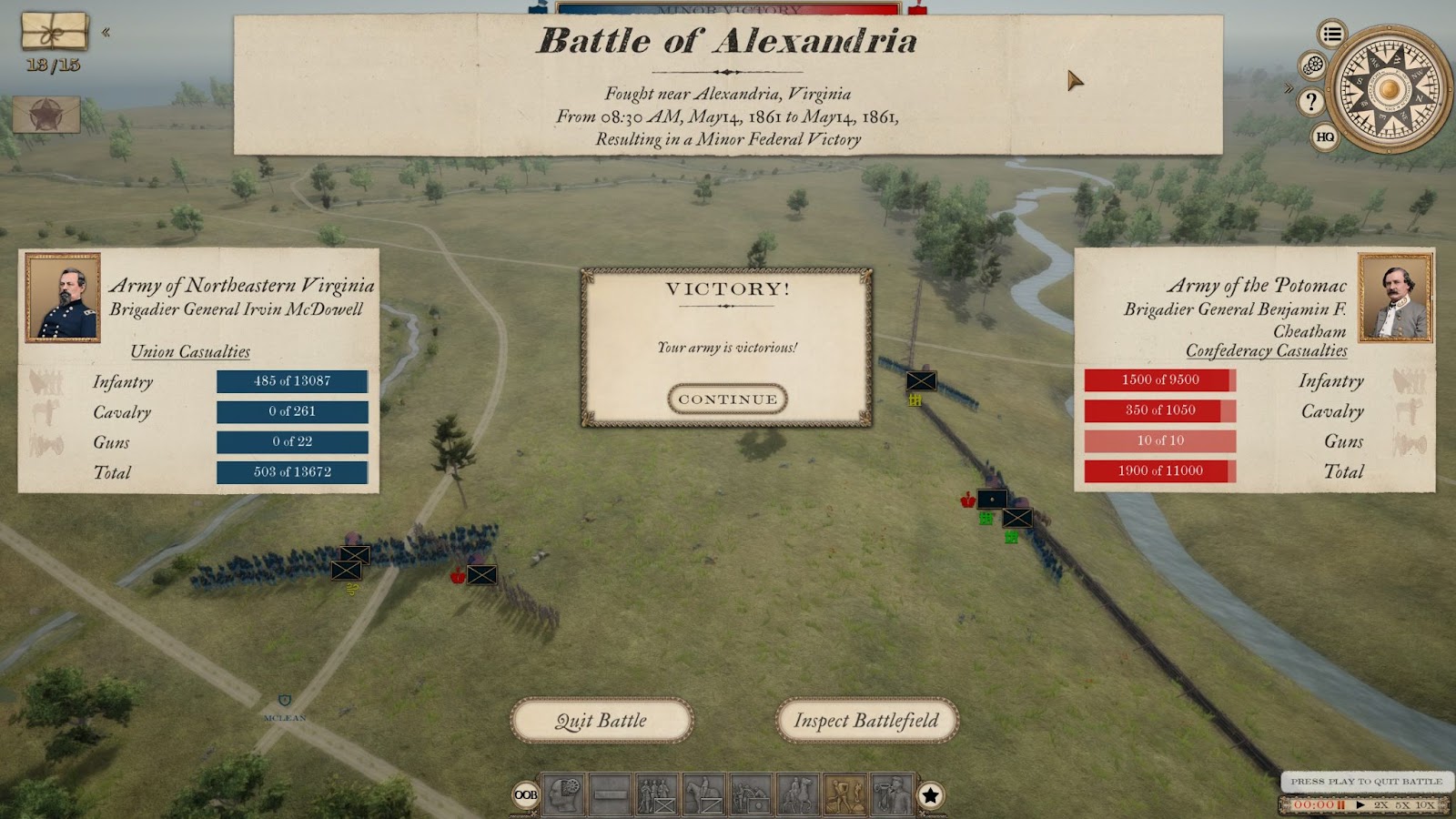Jump to headquarters with the HQ button
This screenshot has height=819, width=1456.
pyautogui.click(x=1325, y=136)
